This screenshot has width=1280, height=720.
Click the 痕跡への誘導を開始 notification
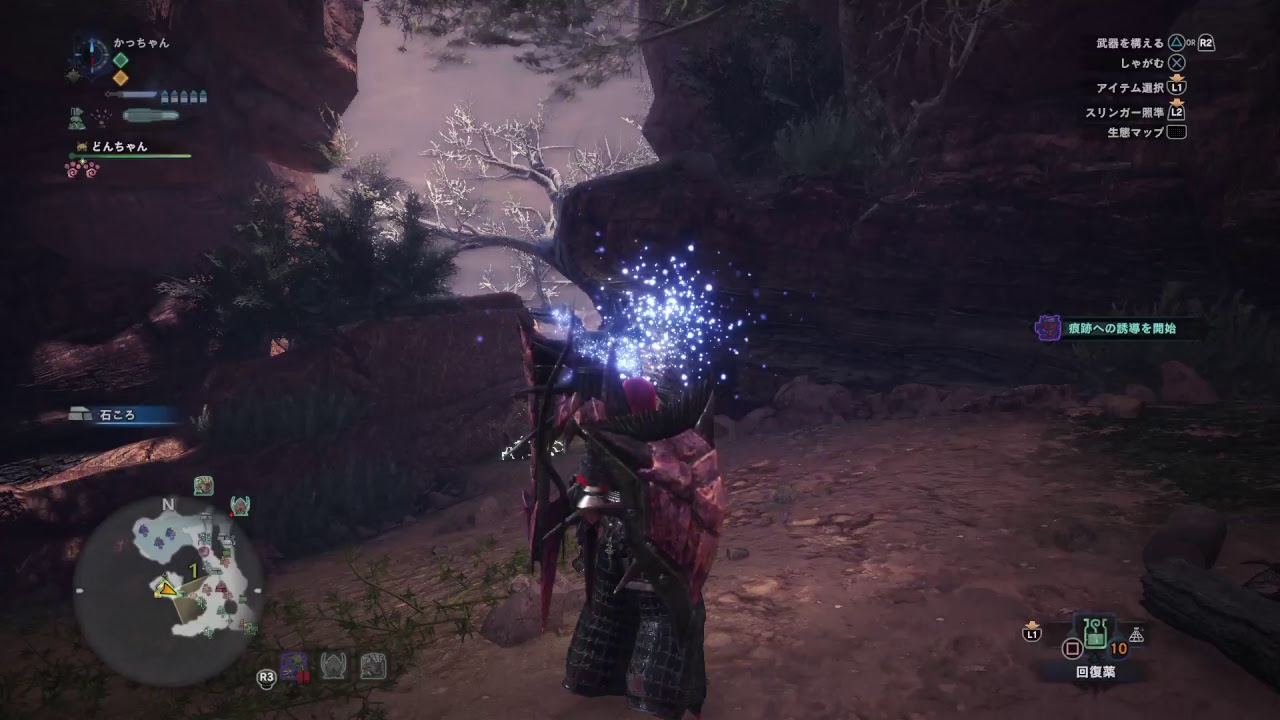tap(1118, 327)
